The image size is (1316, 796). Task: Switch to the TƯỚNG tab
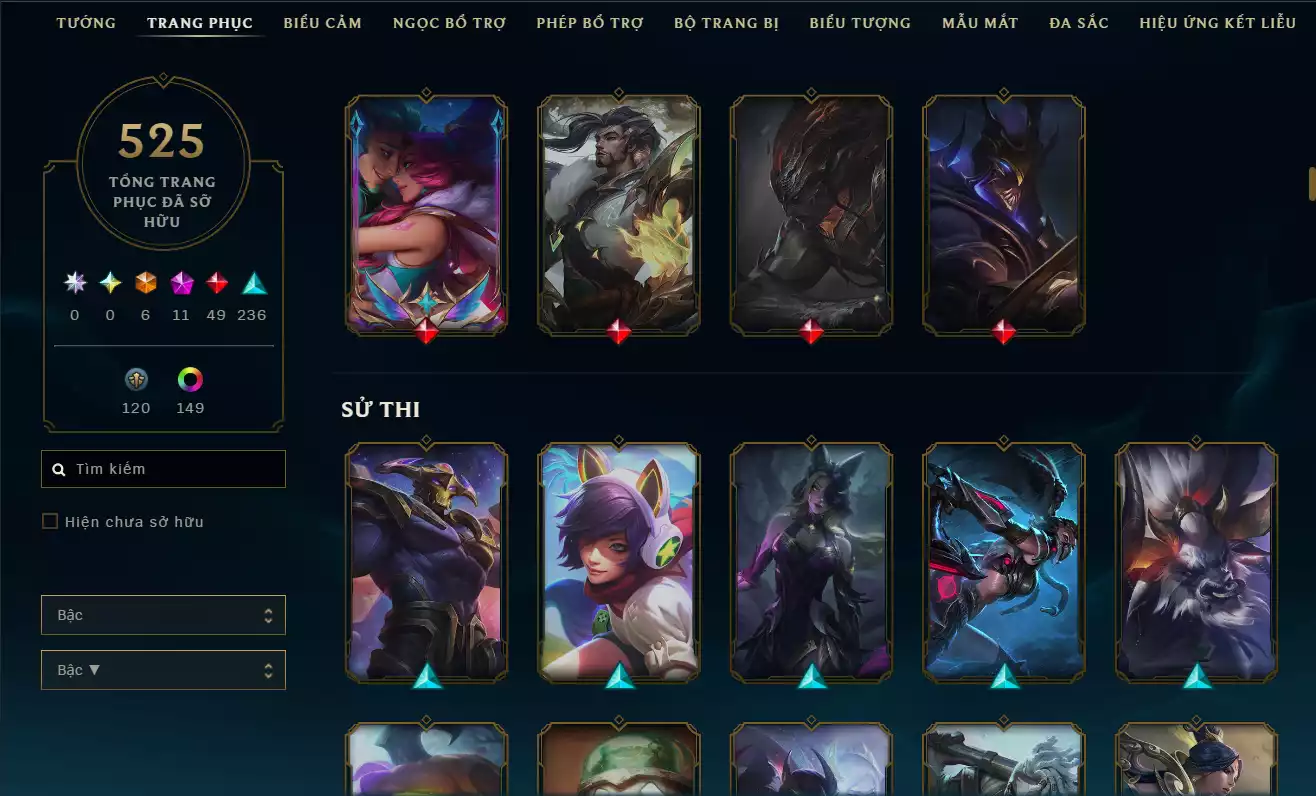[86, 22]
